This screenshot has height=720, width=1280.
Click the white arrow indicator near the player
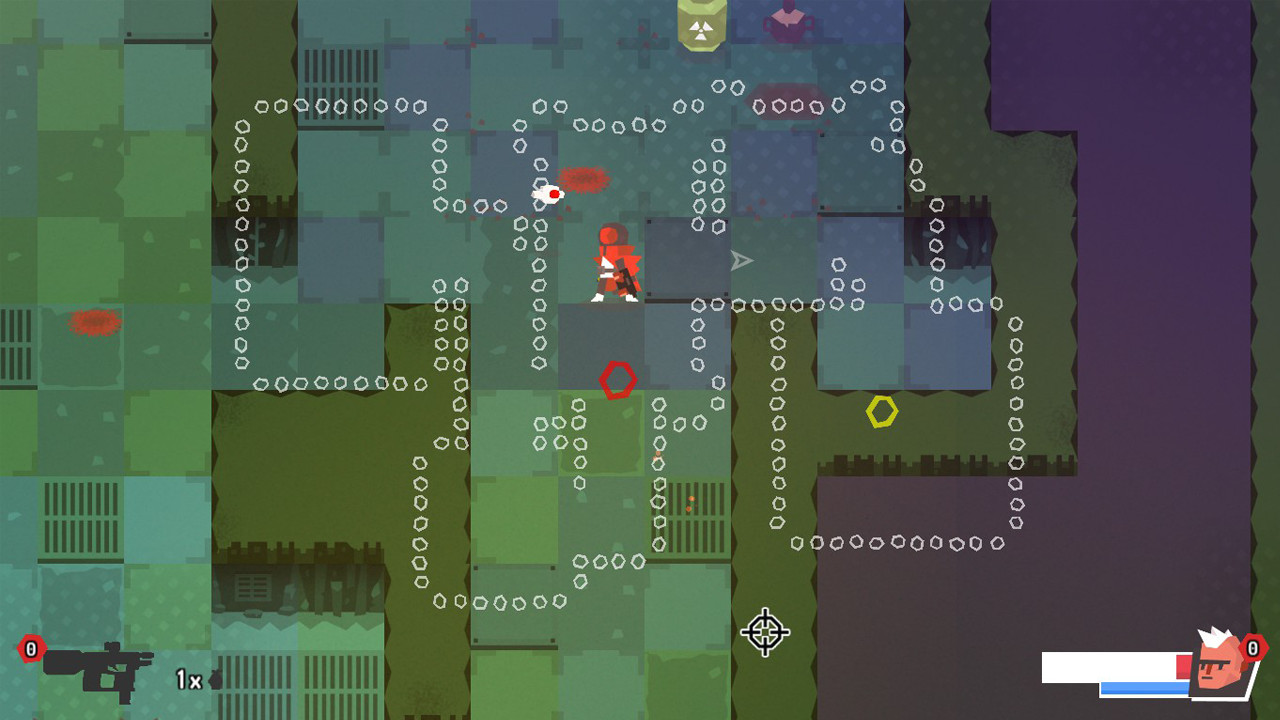coord(740,259)
